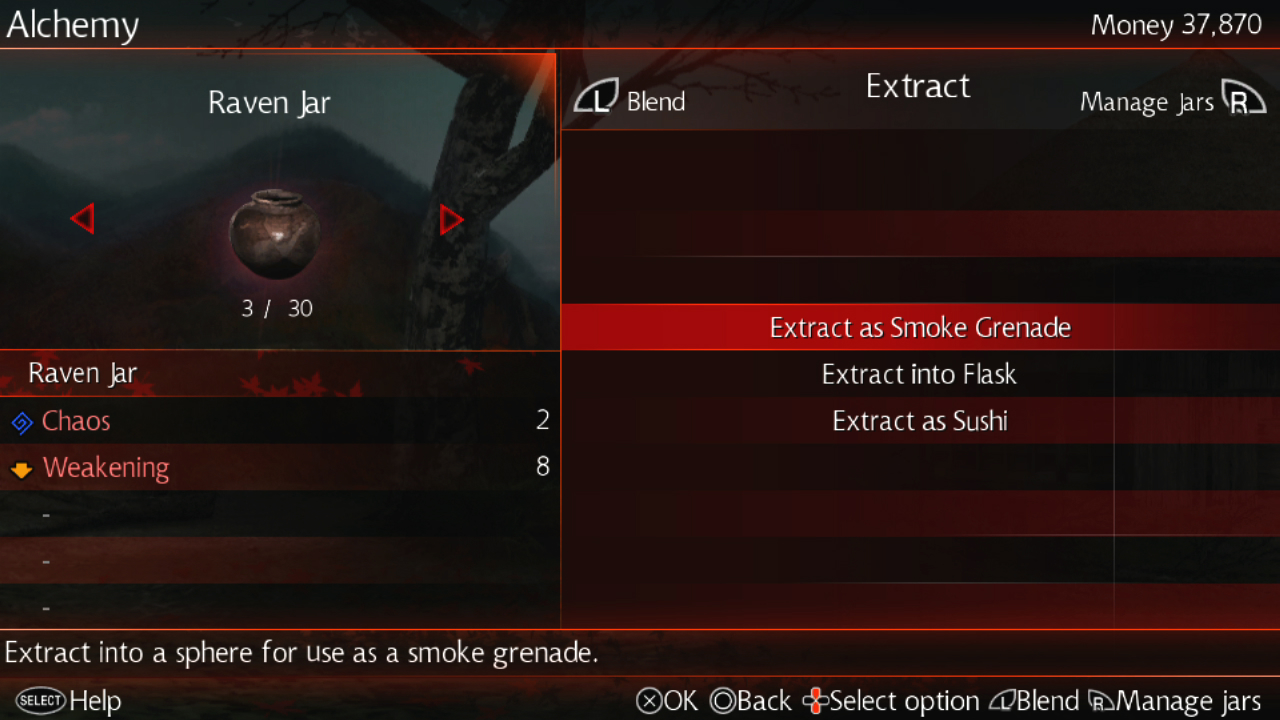1280x720 pixels.
Task: Pick Extract as Sushi
Action: click(919, 421)
